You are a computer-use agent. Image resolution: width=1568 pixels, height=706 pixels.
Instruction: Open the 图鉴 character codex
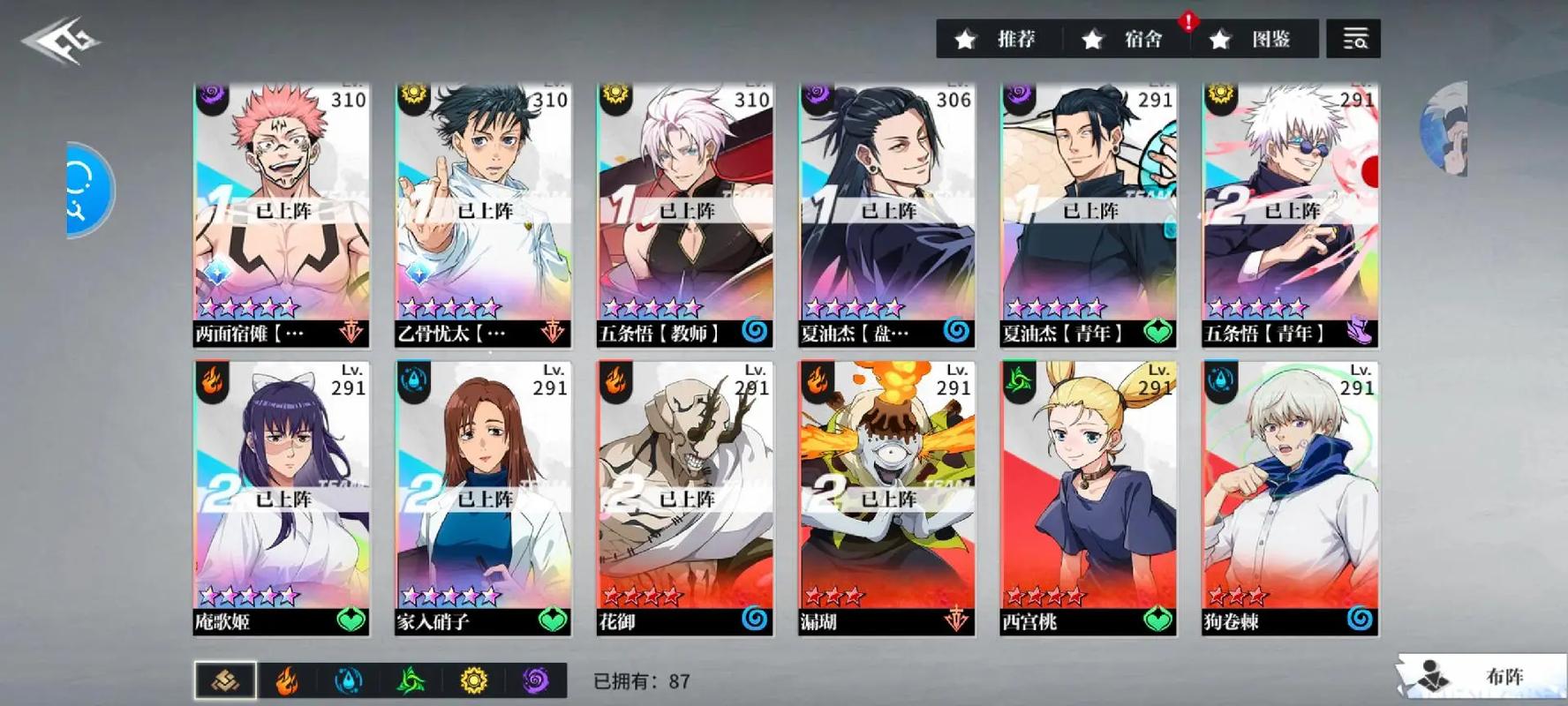[x=1254, y=39]
